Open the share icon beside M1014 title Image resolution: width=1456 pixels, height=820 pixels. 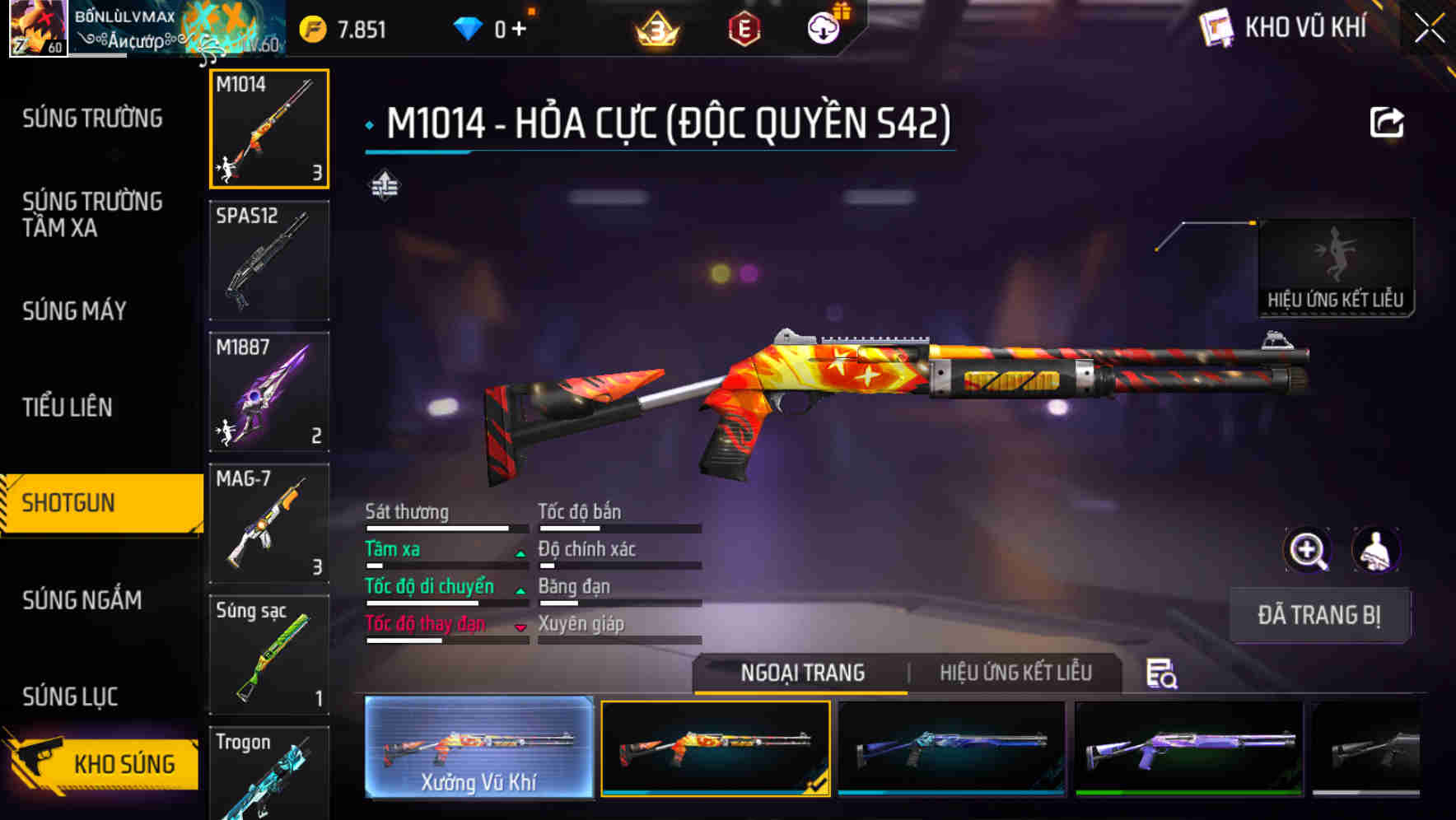pyautogui.click(x=1387, y=121)
